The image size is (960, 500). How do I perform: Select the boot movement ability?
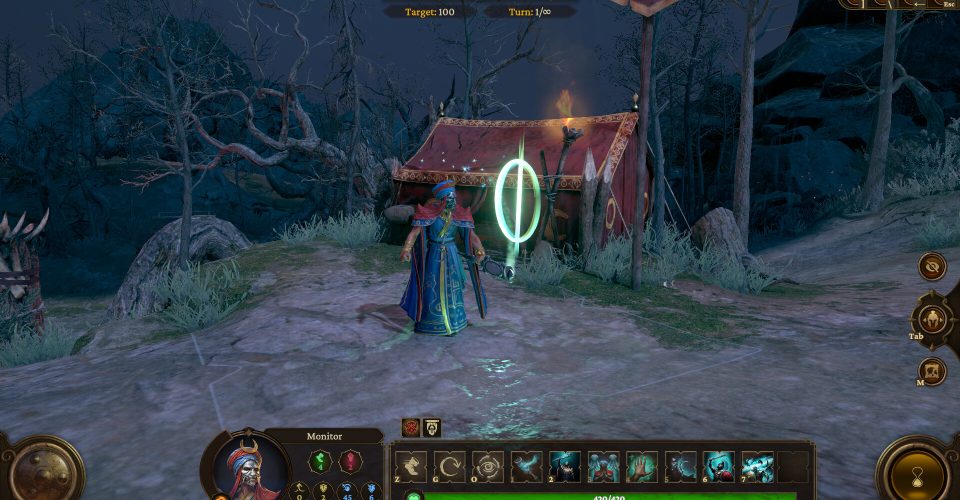411,467
